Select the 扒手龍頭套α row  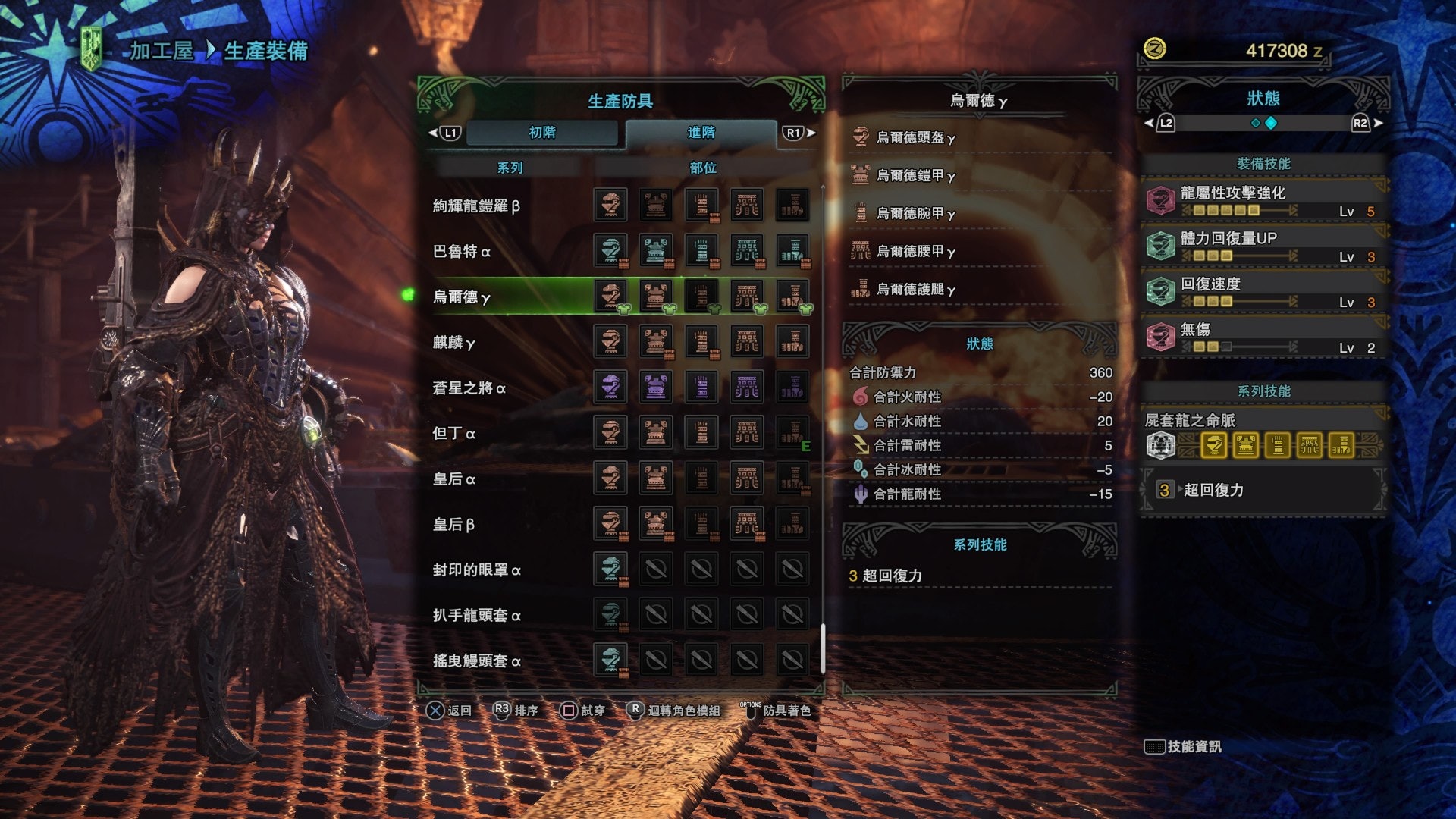476,616
